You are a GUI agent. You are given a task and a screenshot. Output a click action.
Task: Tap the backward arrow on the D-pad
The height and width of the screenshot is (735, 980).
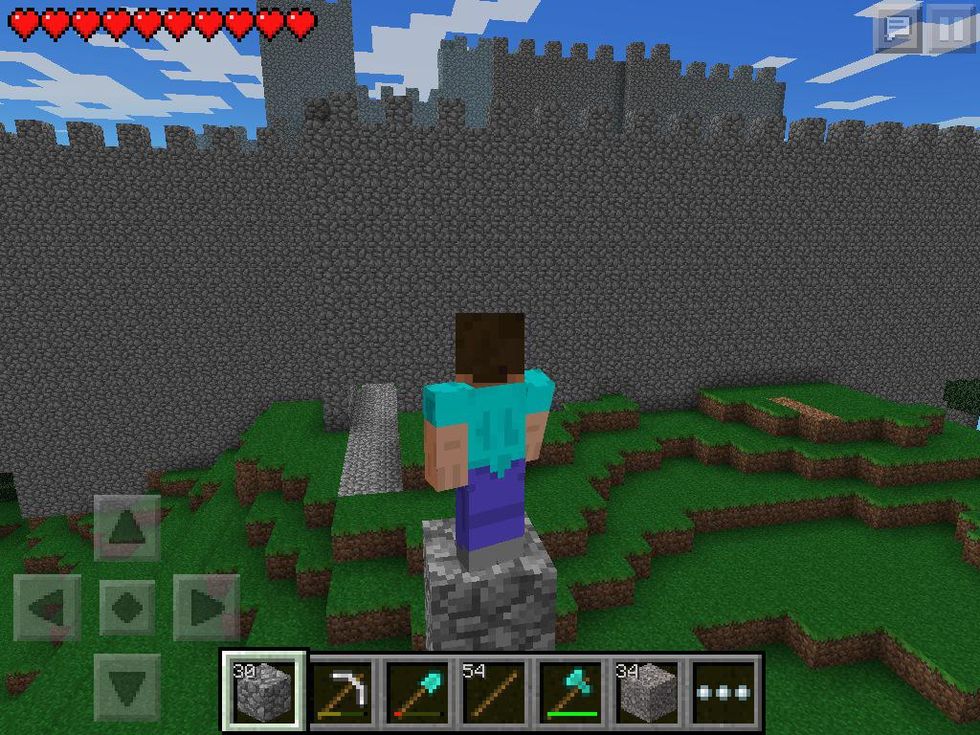click(x=127, y=687)
